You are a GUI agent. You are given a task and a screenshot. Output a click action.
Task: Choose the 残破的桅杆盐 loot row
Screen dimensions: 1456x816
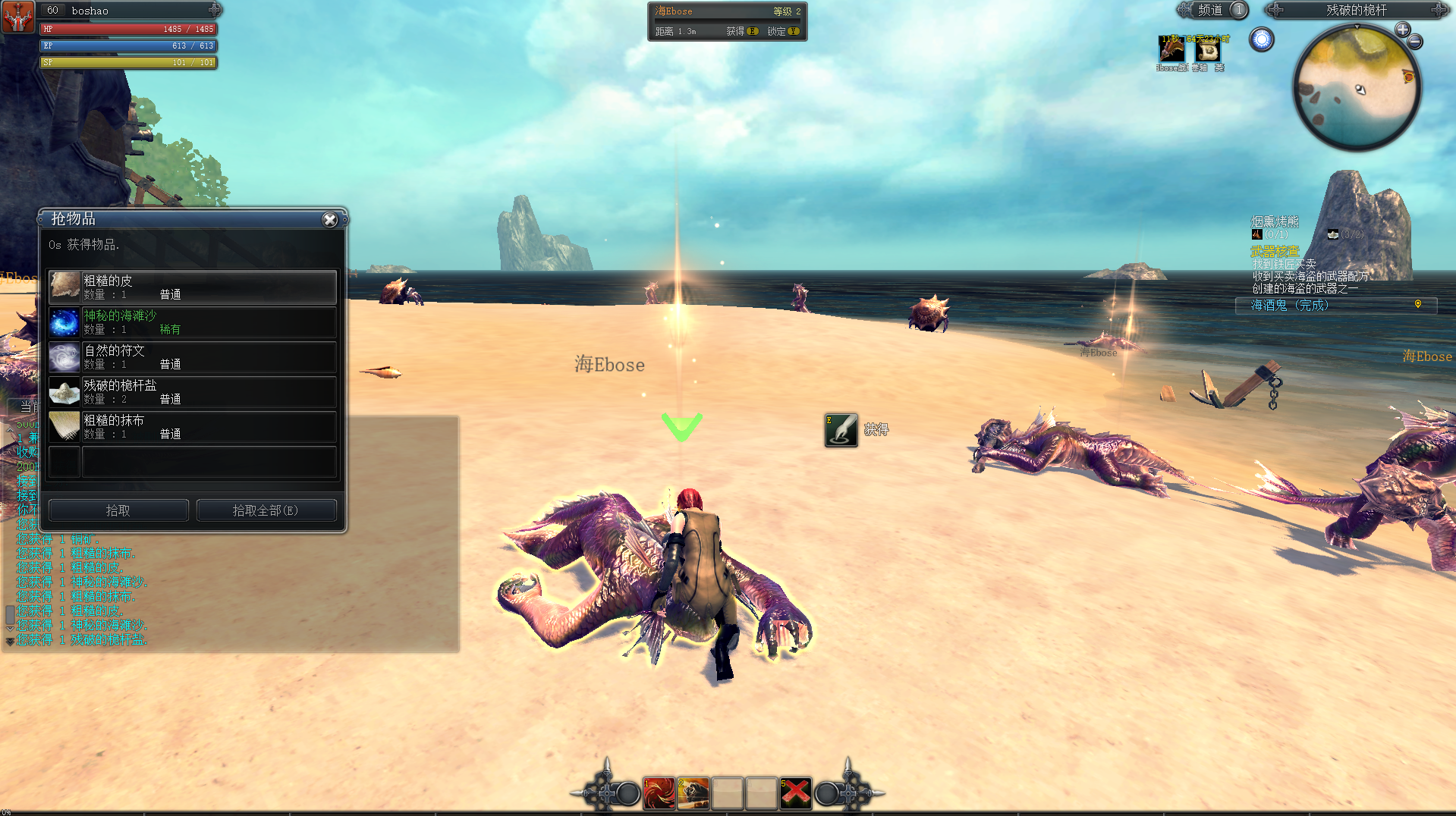pos(193,392)
